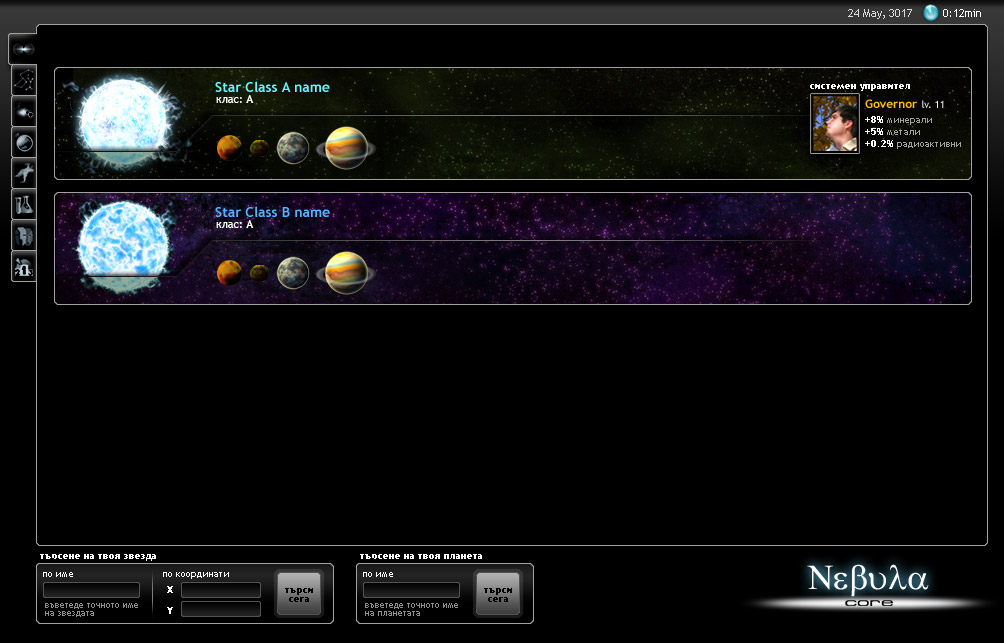The image size is (1004, 643).
Task: Click the star search 'търси сега' button
Action: pos(298,593)
